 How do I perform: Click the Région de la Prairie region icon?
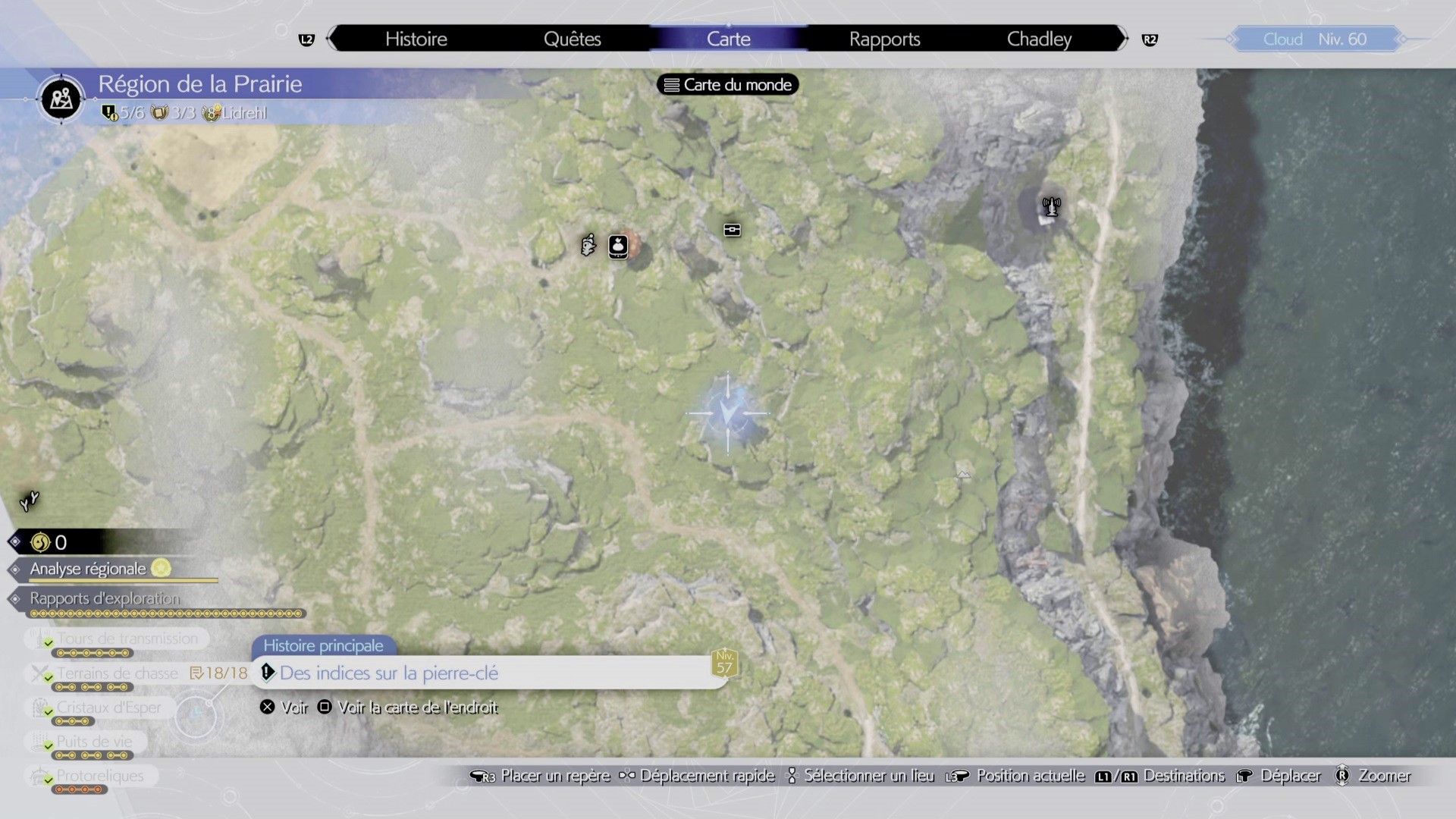61,99
